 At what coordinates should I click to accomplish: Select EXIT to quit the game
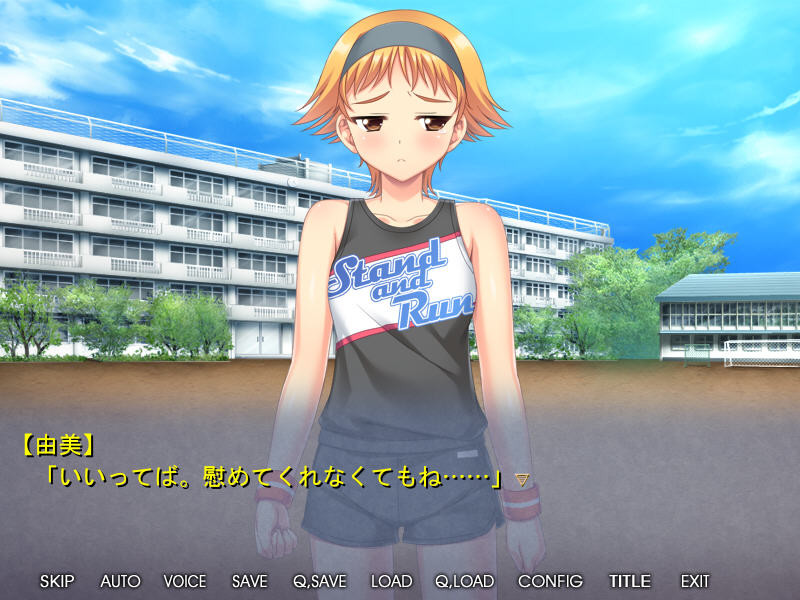click(695, 581)
